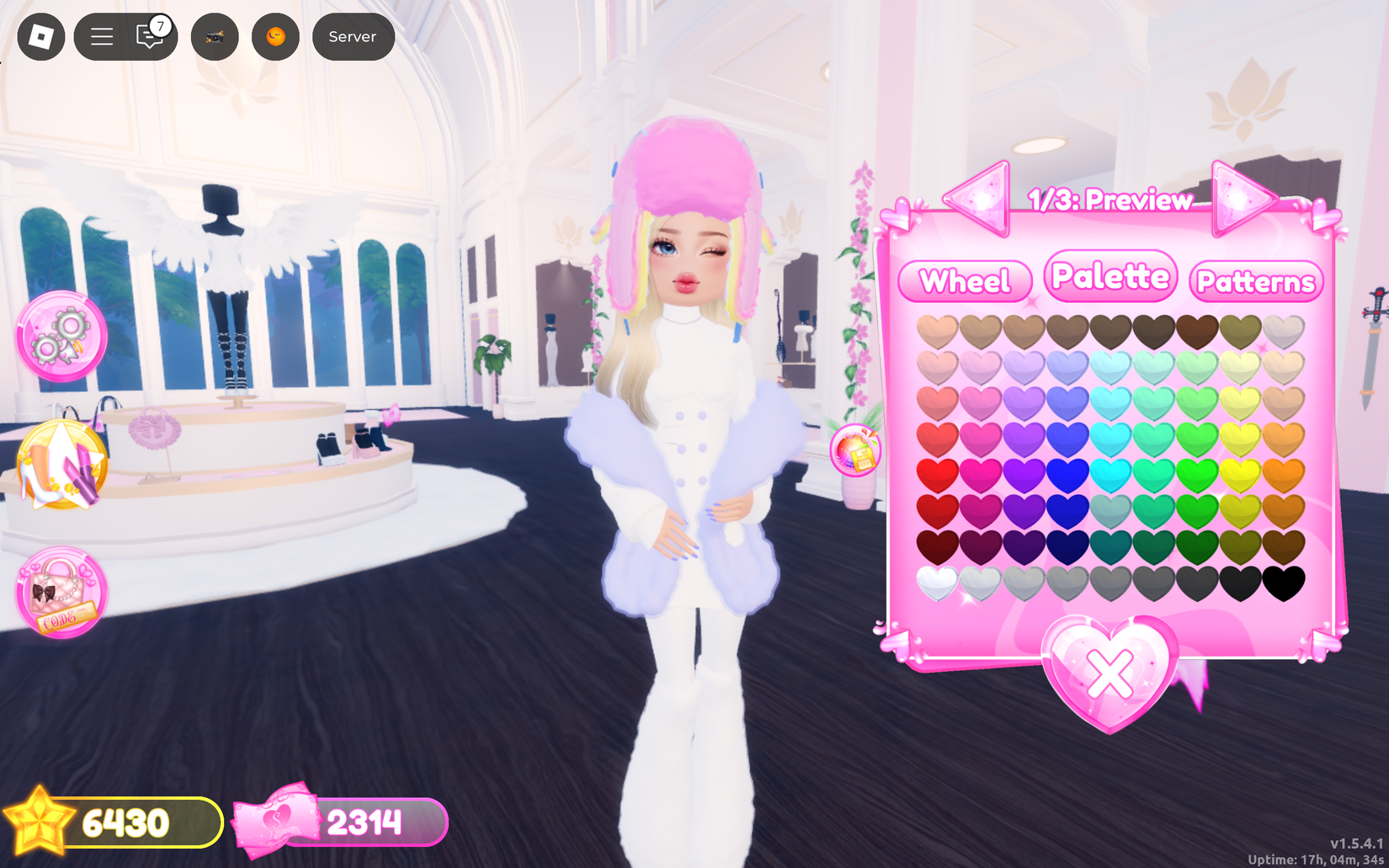The width and height of the screenshot is (1389, 868).
Task: Click the hamburger menu icon
Action: (x=100, y=36)
